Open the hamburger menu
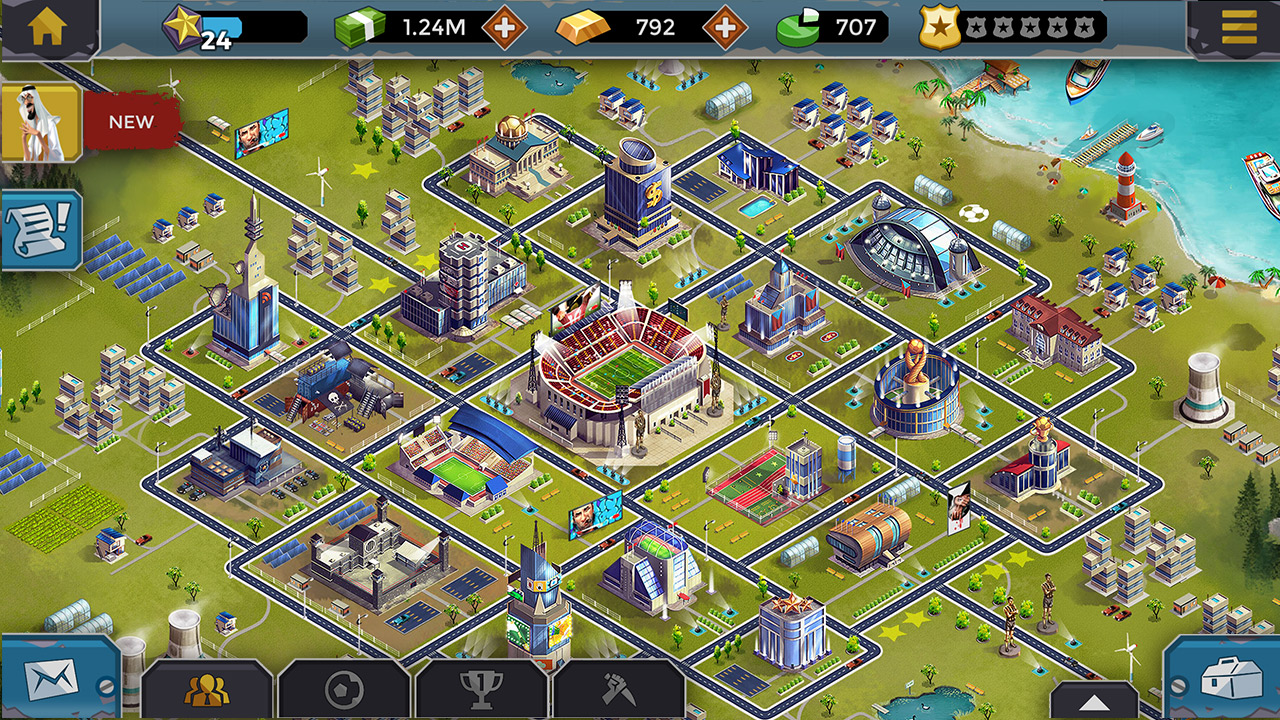1280x720 pixels. tap(1239, 27)
